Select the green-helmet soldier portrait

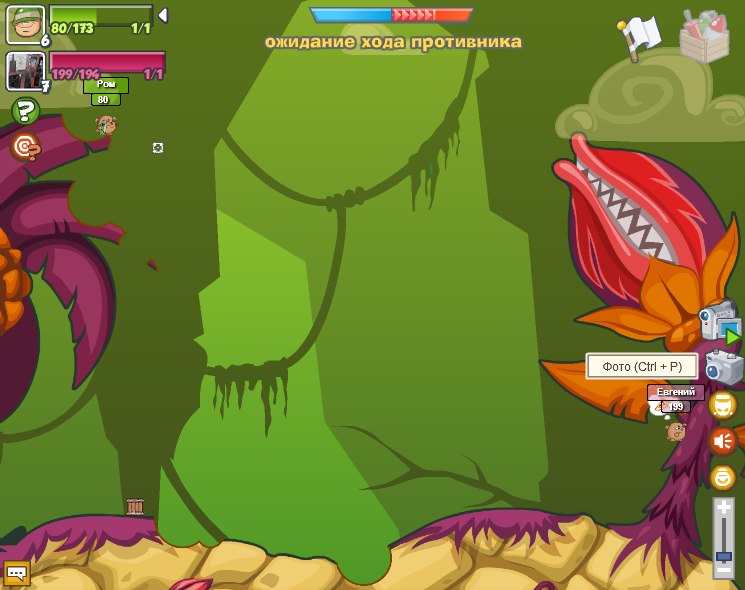coord(25,24)
